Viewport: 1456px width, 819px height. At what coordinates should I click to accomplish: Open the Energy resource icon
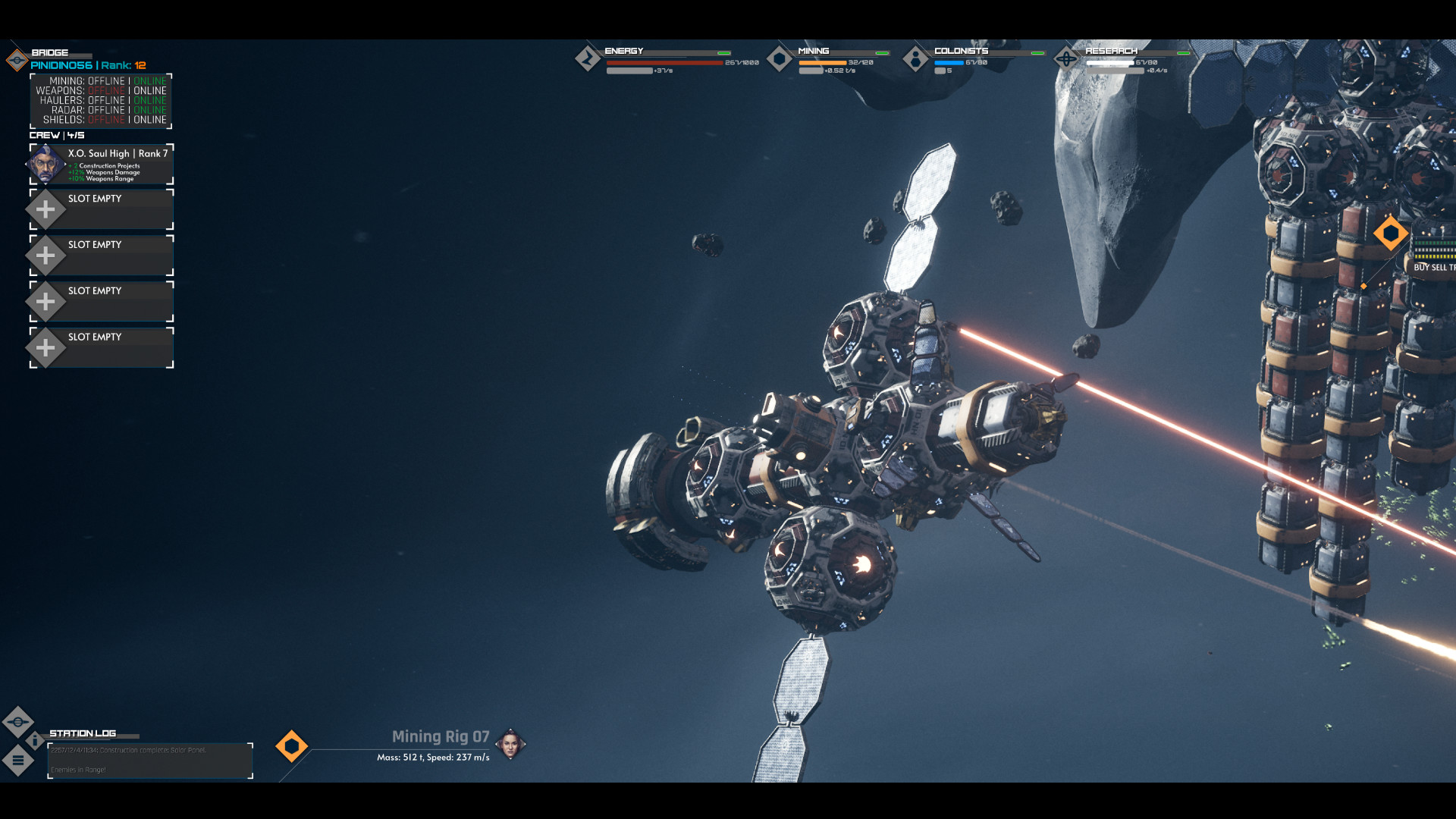[588, 59]
